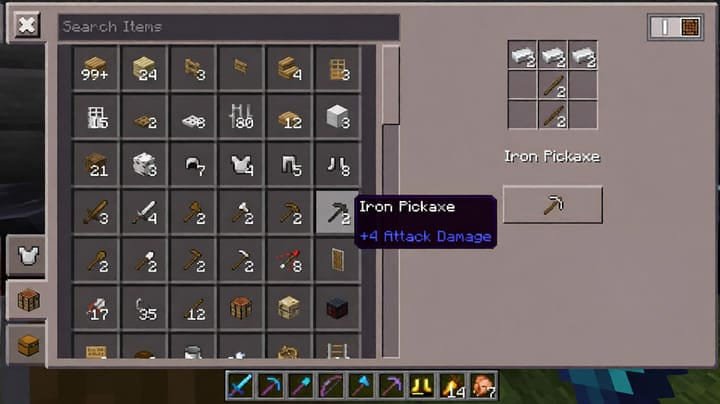Toggle the craftable-only switch
This screenshot has width=720, height=404.
coord(675,27)
